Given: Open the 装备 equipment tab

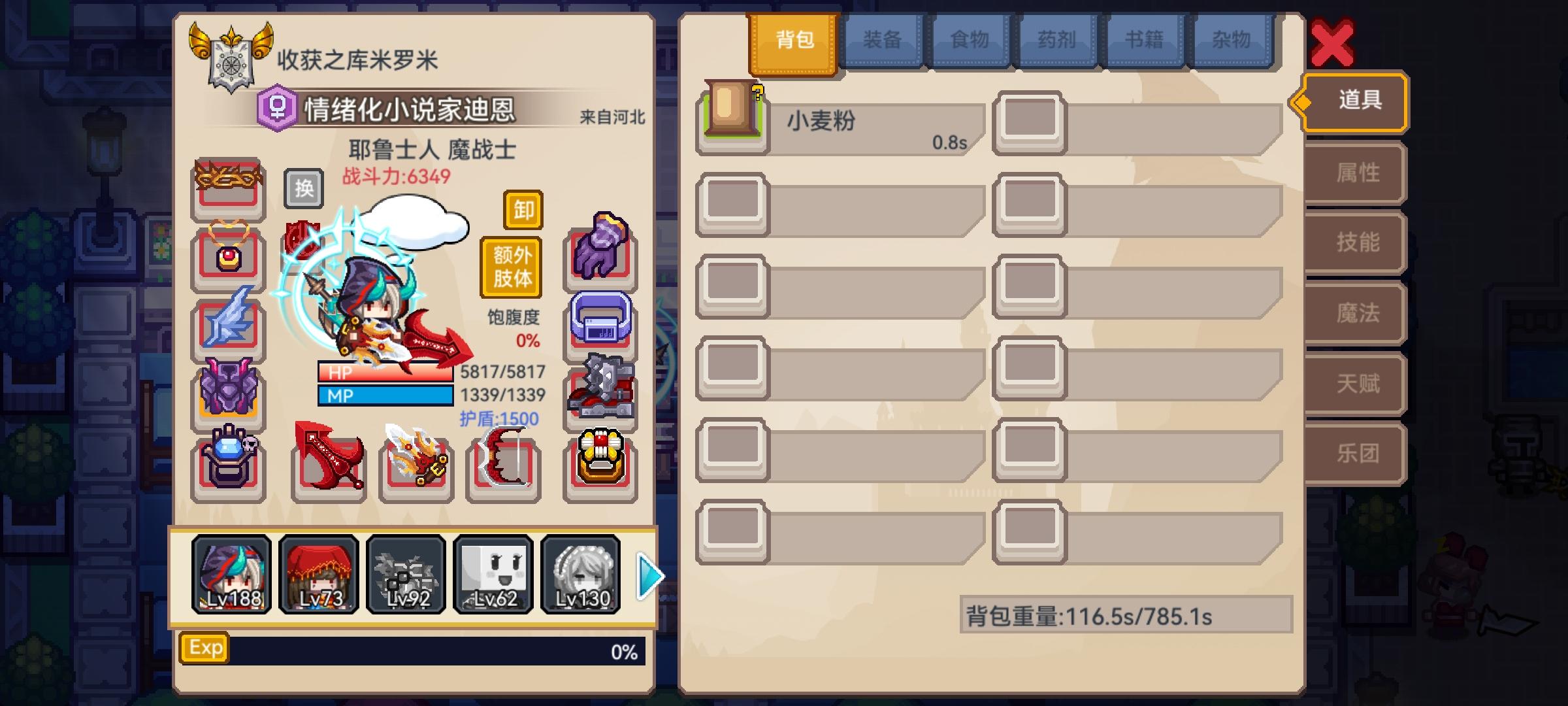Looking at the screenshot, I should pos(882,41).
